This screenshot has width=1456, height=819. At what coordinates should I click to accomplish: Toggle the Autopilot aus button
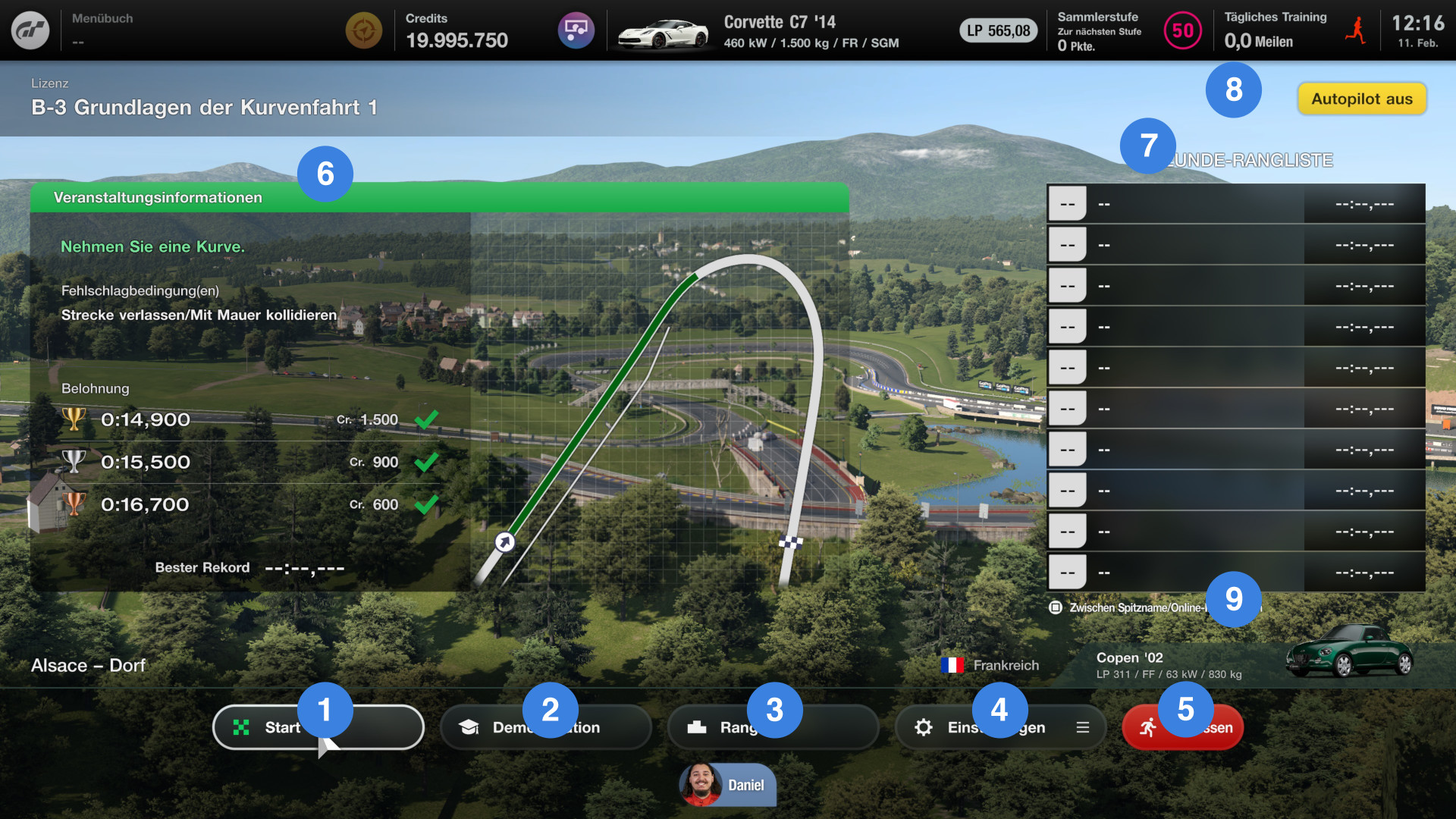(x=1361, y=99)
